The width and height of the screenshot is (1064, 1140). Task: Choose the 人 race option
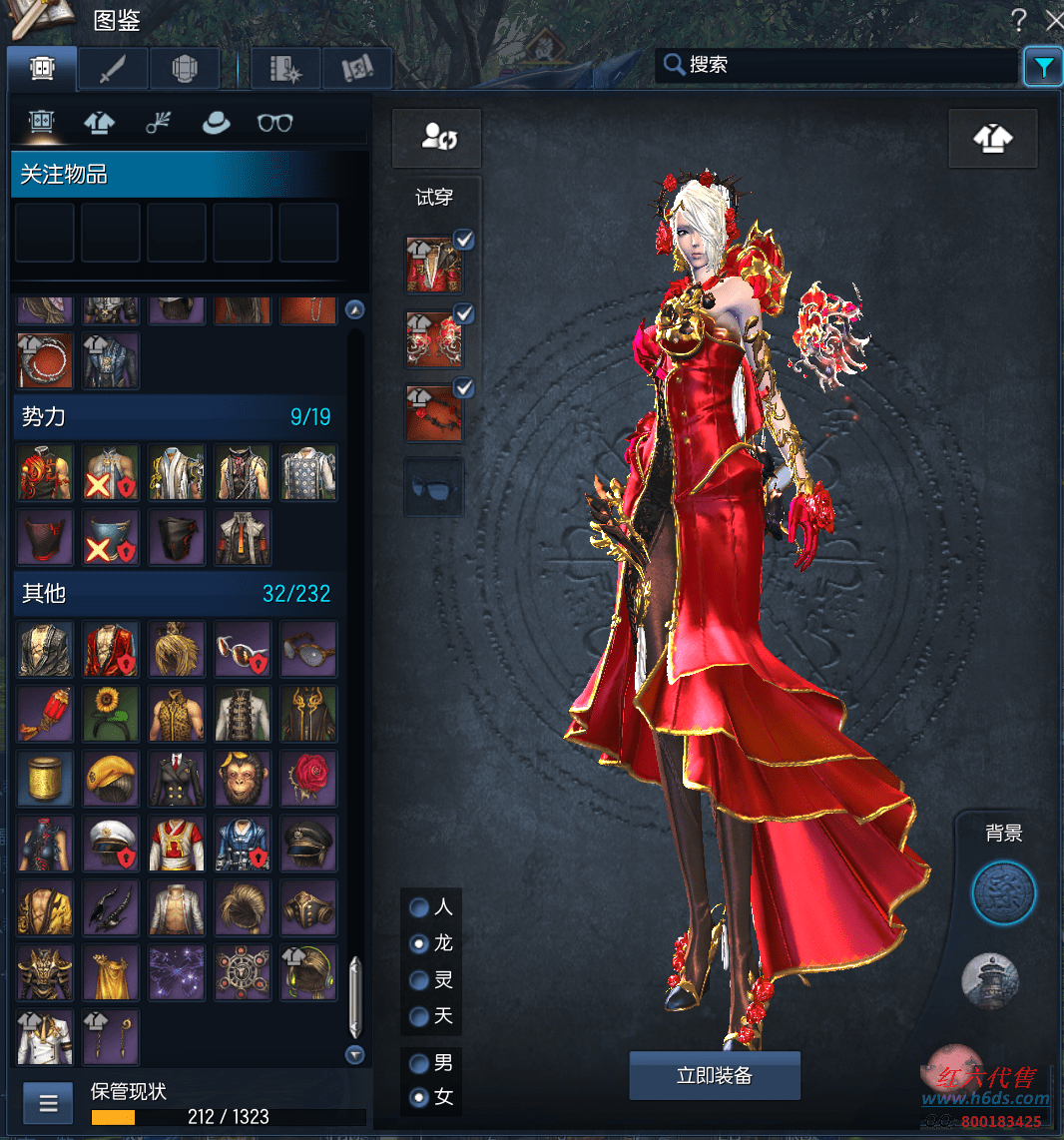(x=419, y=907)
